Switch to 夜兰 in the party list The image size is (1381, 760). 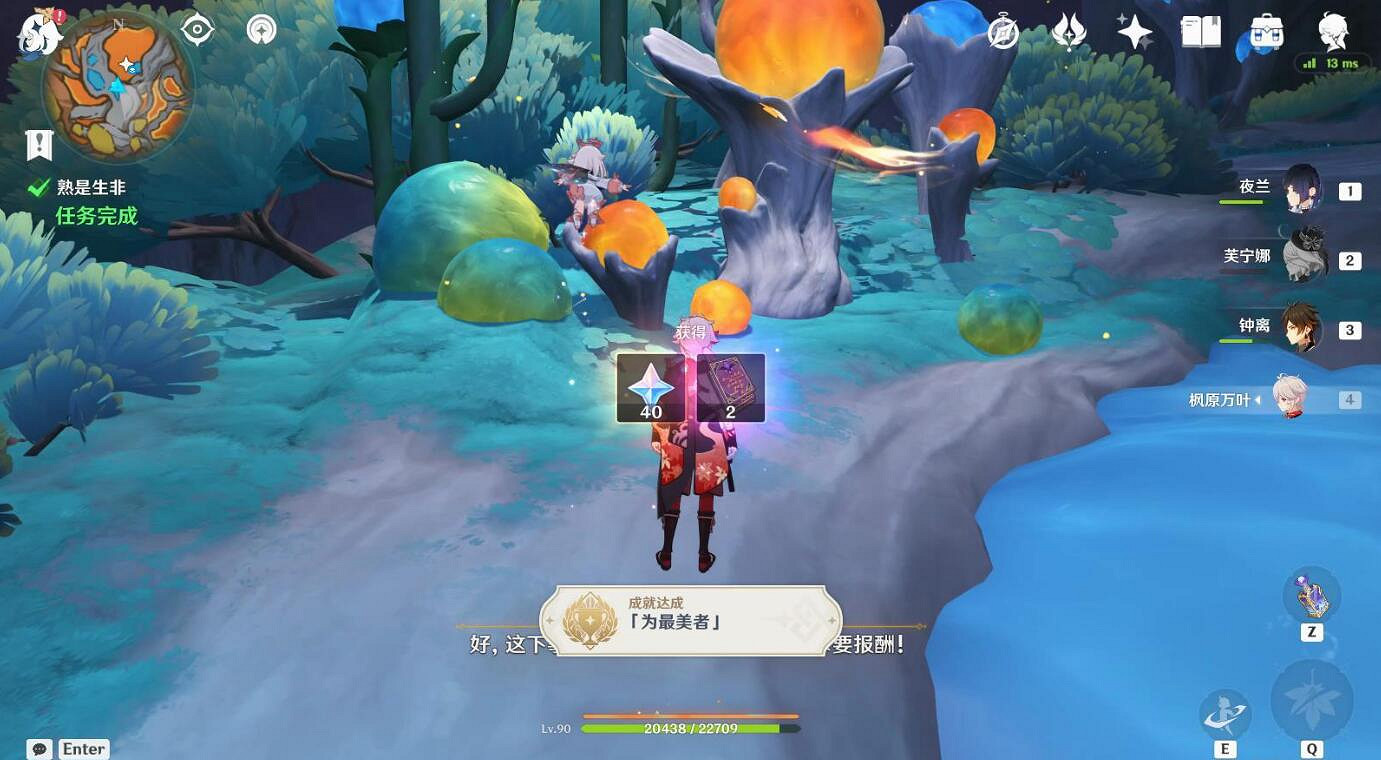1305,190
